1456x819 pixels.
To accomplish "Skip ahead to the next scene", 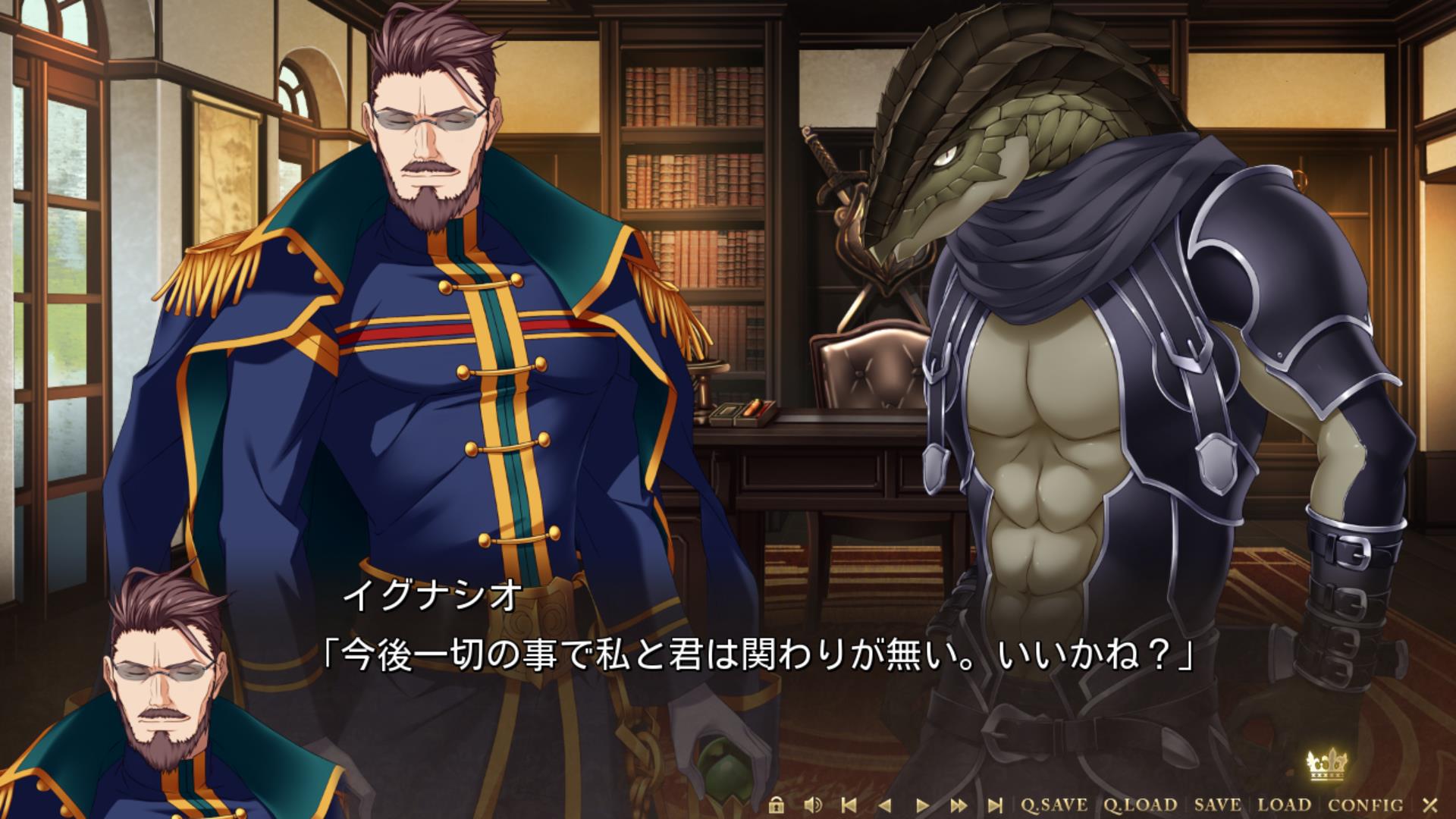I will click(x=995, y=805).
